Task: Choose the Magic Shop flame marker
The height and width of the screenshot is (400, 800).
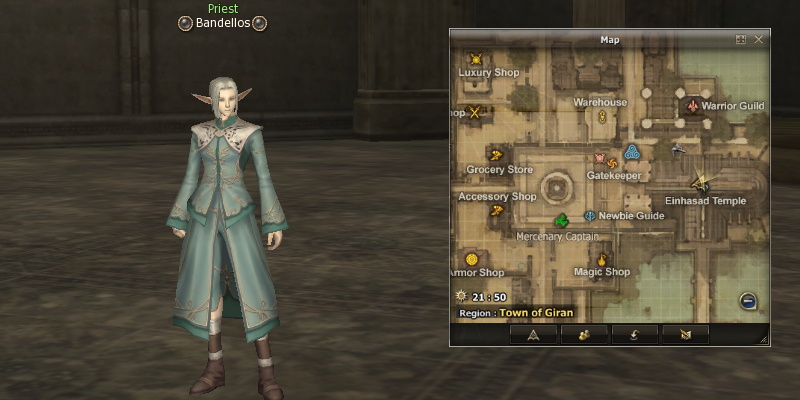Action: click(x=602, y=259)
